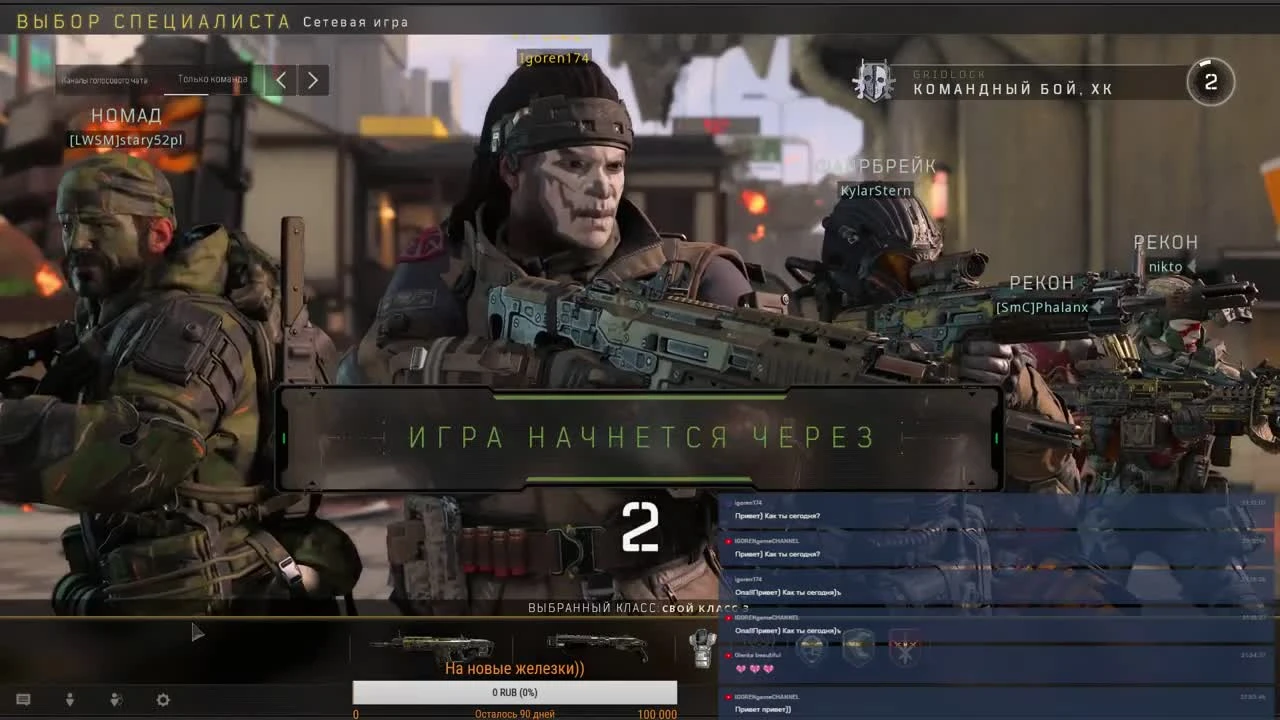
Task: Click the right arrow next to voice channels
Action: [313, 80]
